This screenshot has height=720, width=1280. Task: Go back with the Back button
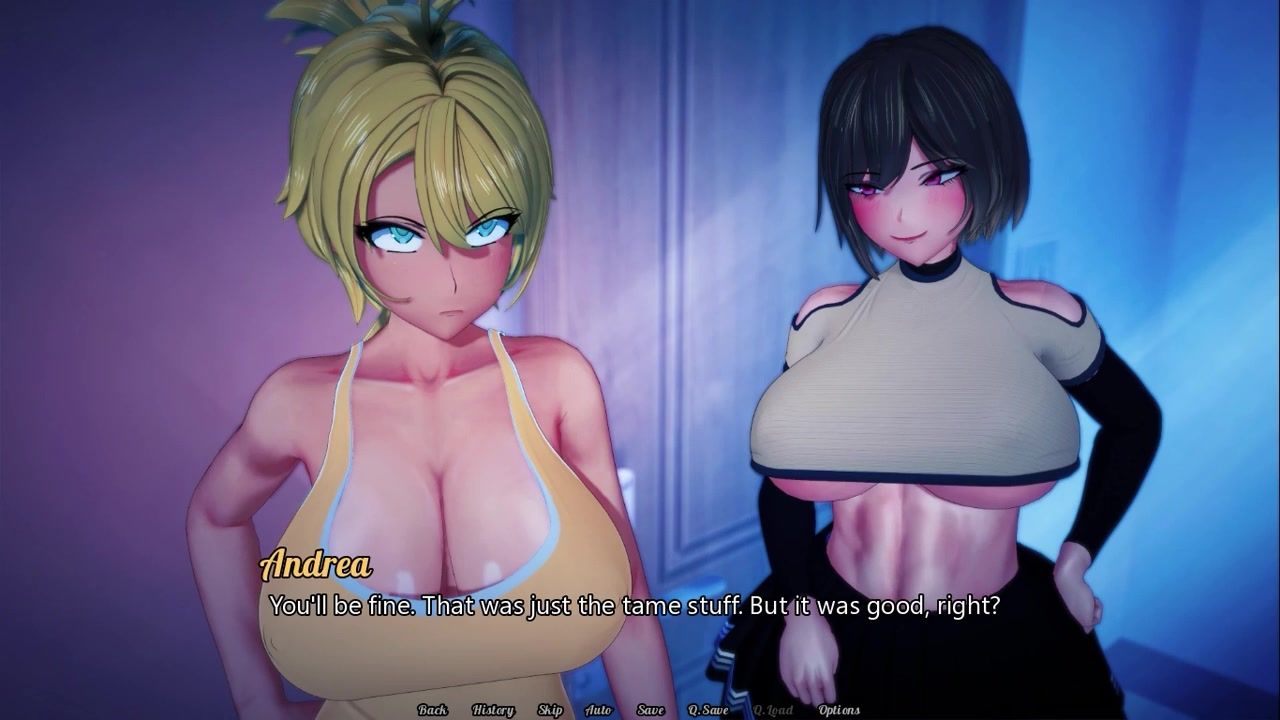point(432,710)
